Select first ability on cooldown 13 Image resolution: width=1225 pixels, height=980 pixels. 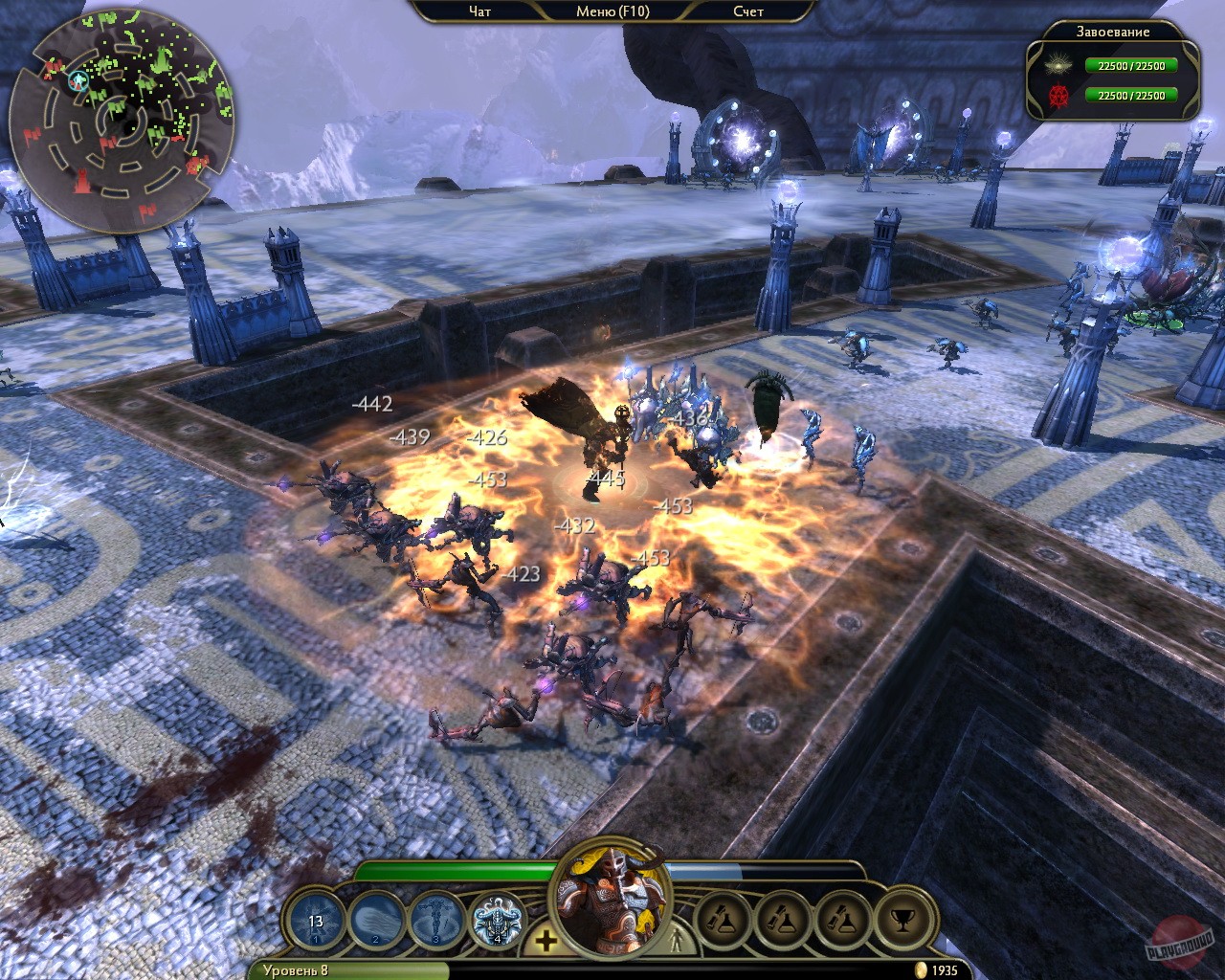316,922
